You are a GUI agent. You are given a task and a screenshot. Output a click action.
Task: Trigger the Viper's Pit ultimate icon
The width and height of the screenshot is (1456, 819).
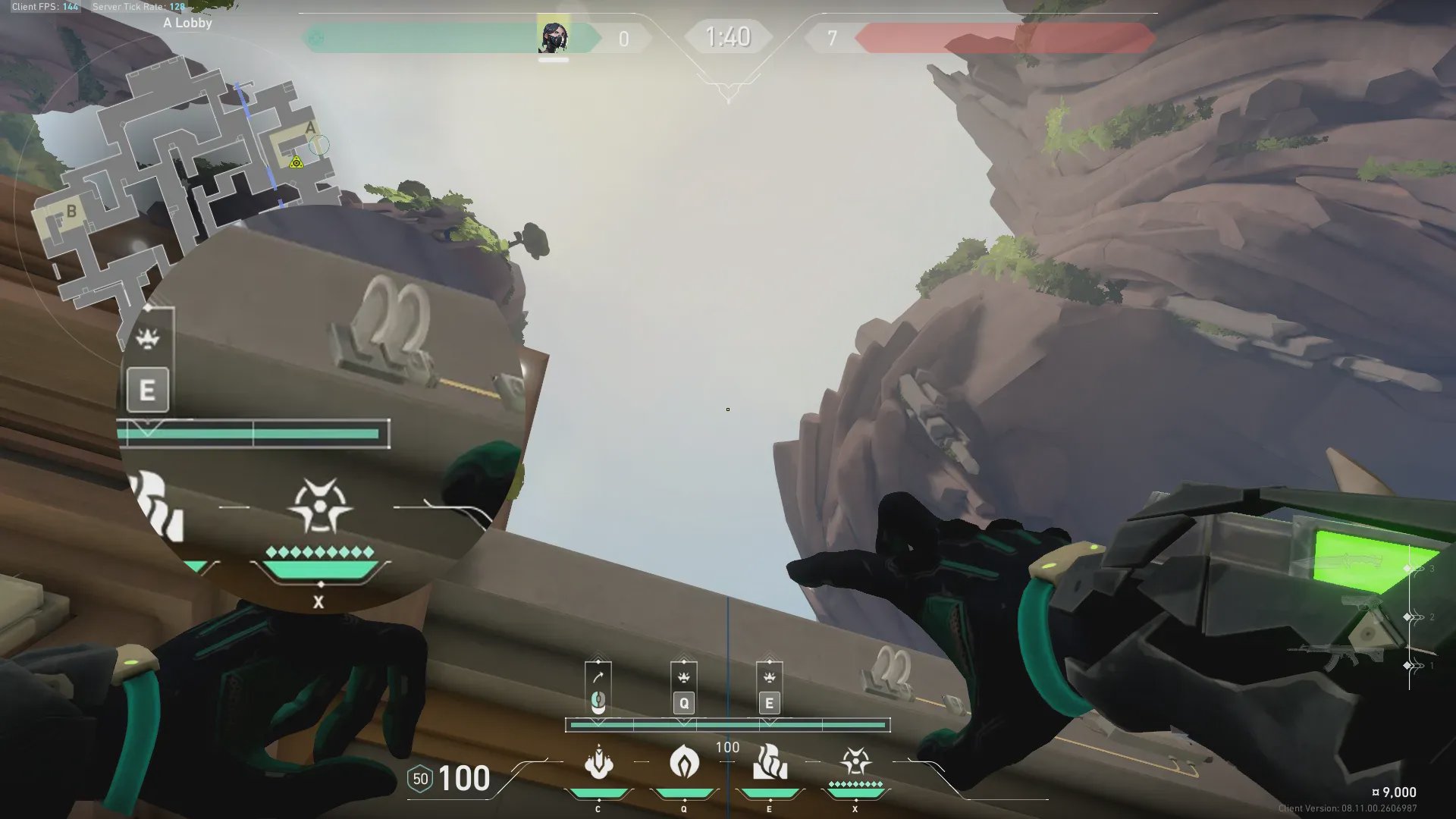[x=855, y=761]
